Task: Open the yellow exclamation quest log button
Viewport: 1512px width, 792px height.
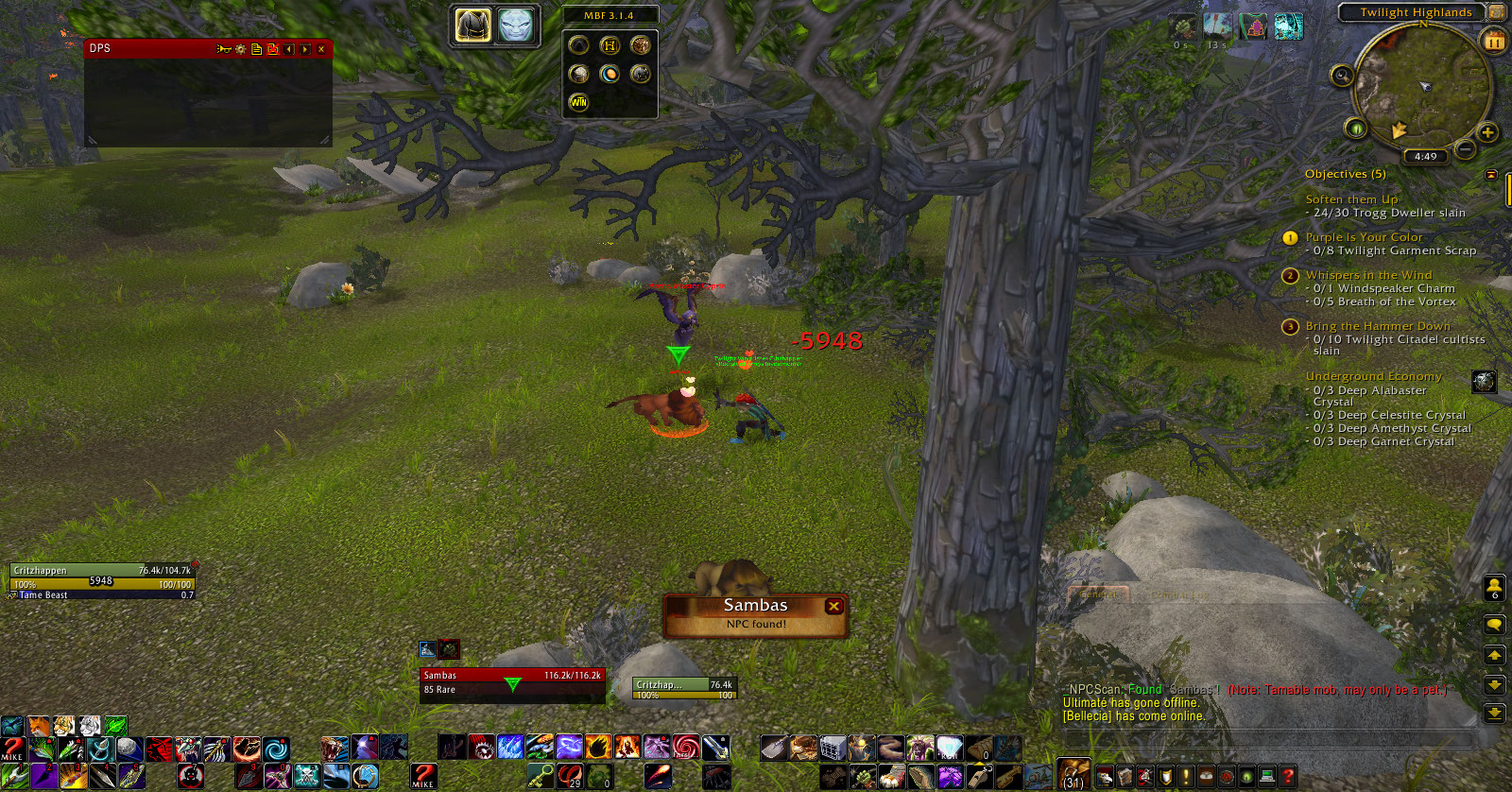Action: pyautogui.click(x=1186, y=777)
